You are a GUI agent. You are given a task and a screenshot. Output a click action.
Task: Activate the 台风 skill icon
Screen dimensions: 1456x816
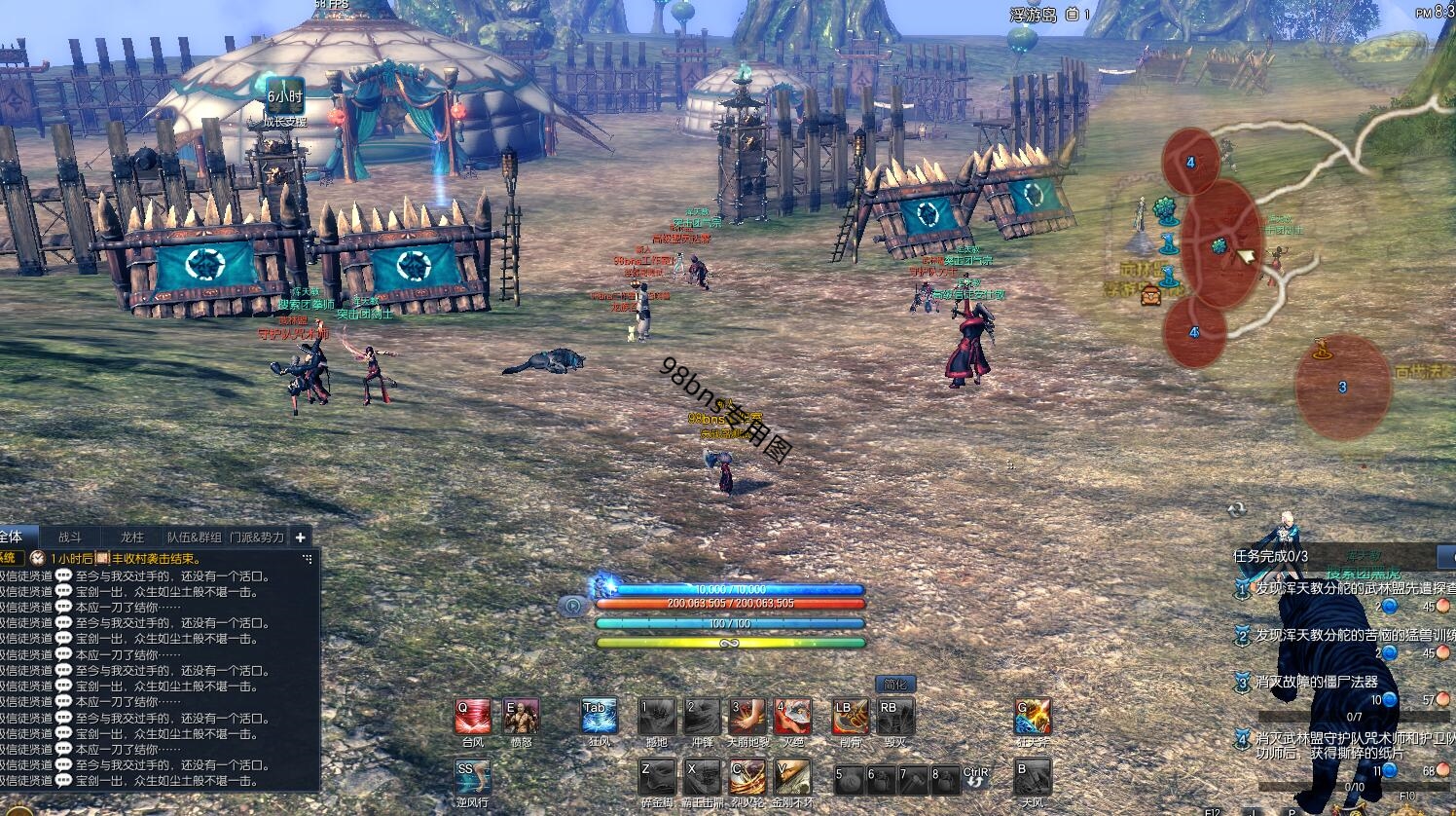tap(473, 717)
